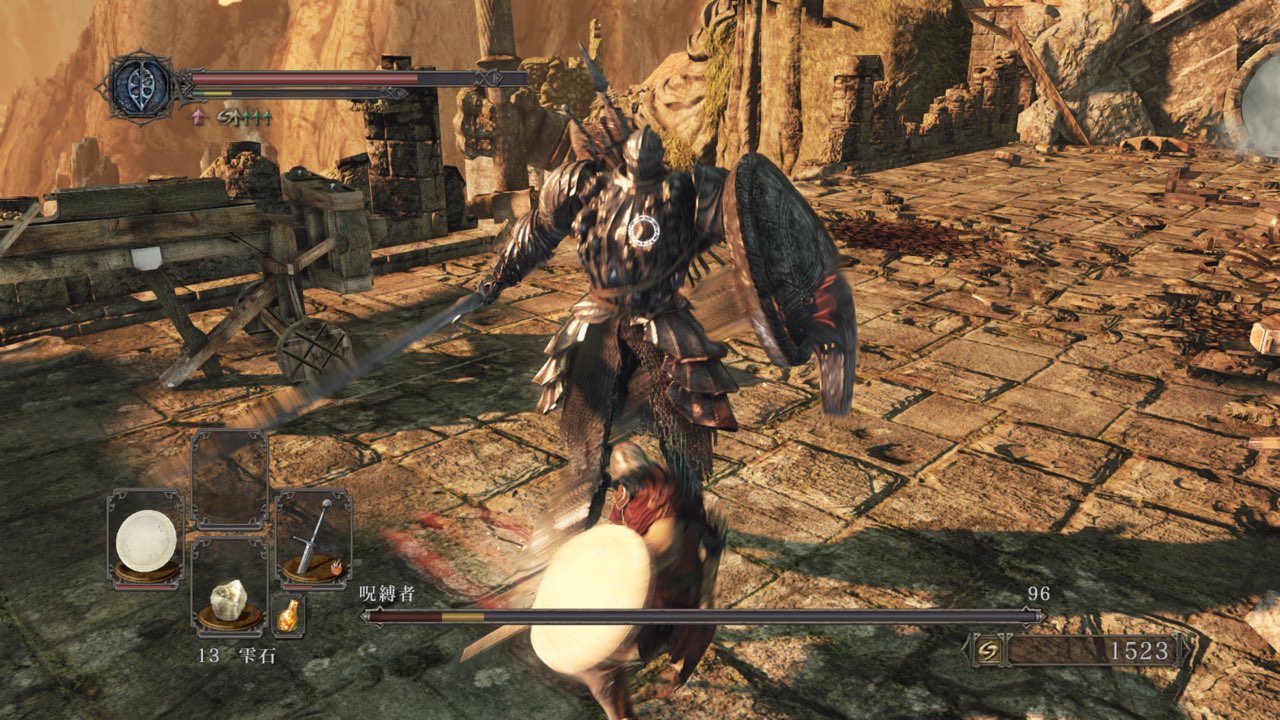Use the 雫石 lifegem item slot
Viewport: 1280px width, 720px height.
tap(229, 597)
